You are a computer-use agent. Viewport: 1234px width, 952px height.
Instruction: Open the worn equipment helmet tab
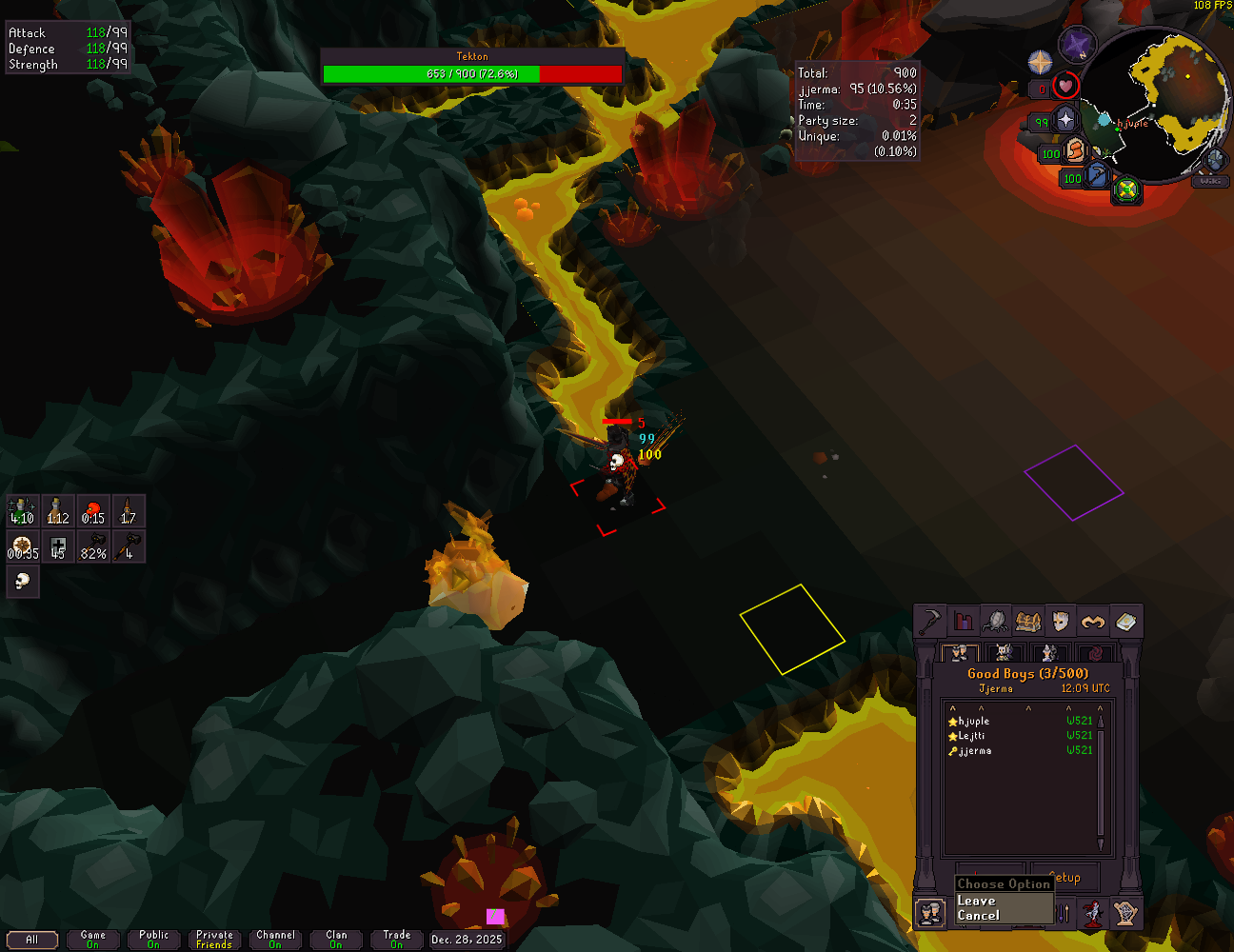[x=1060, y=623]
